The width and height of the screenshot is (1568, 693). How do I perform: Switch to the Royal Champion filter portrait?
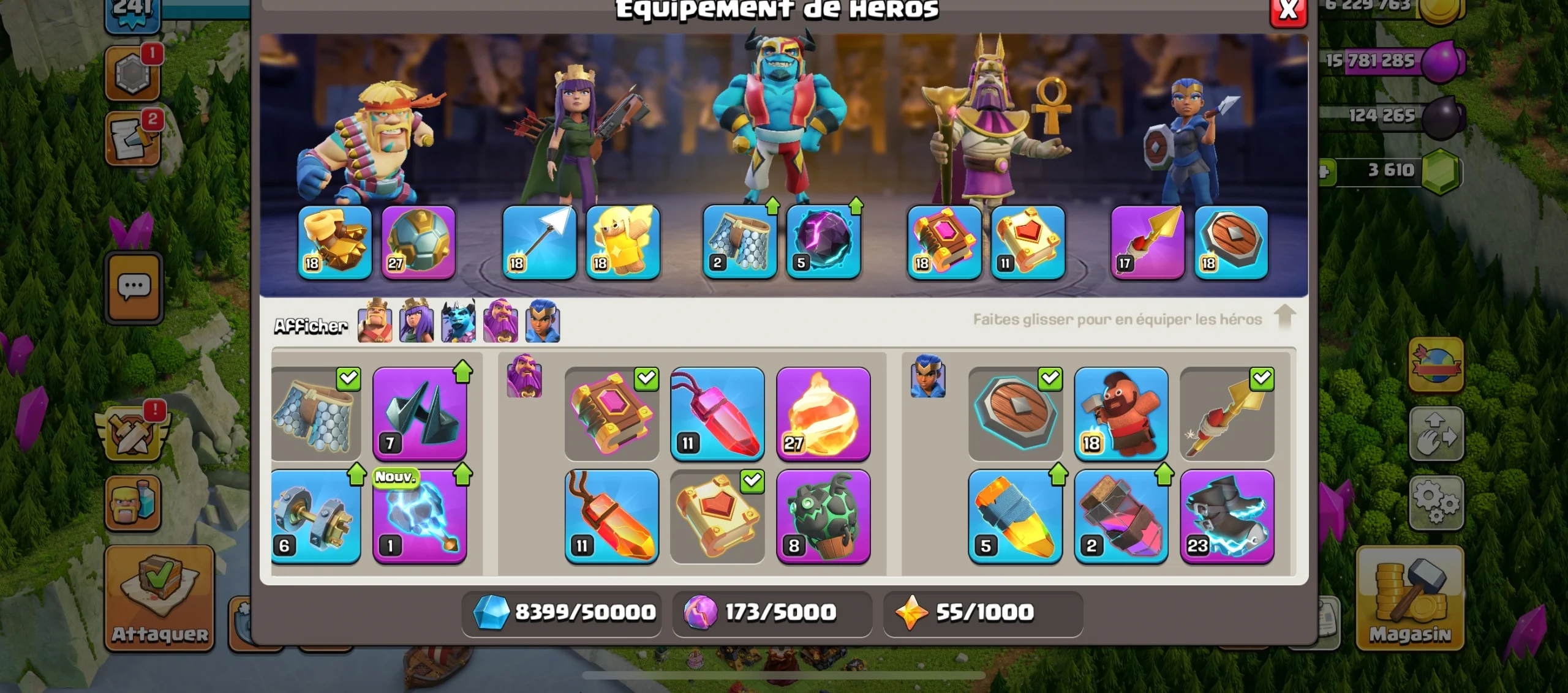[x=543, y=323]
